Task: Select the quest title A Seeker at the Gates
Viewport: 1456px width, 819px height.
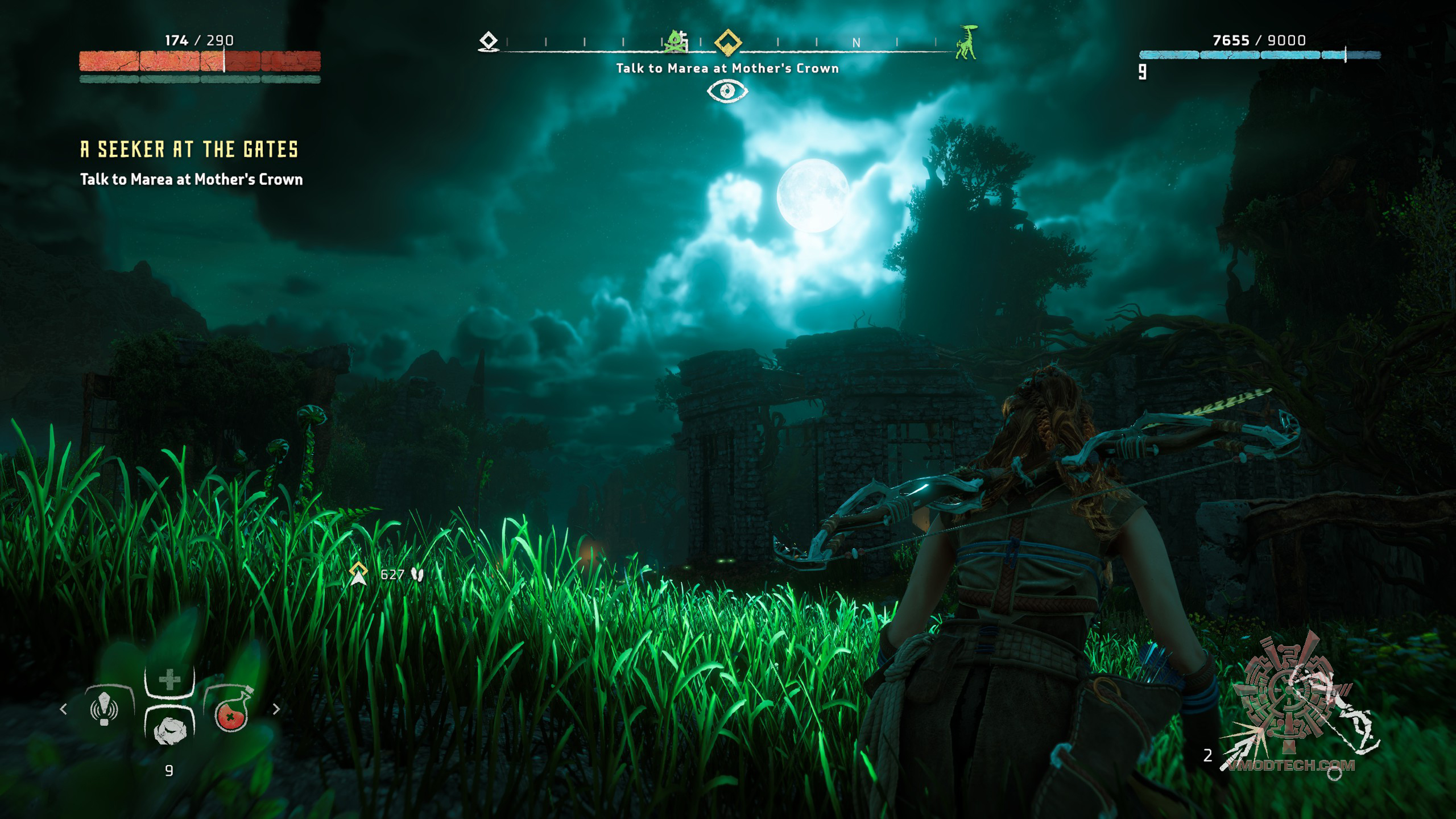Action: pos(189,150)
